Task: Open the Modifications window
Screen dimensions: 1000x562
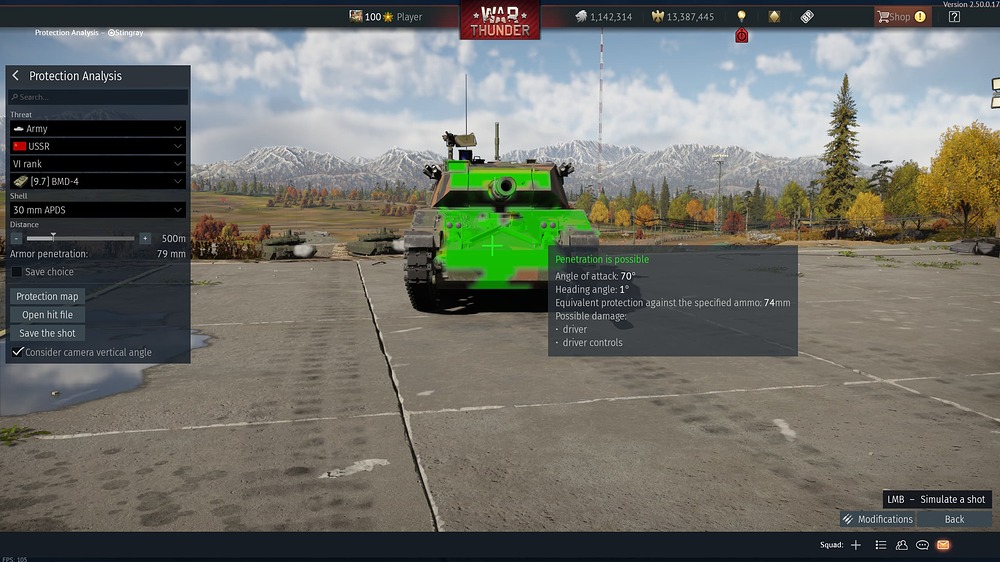Action: point(877,519)
